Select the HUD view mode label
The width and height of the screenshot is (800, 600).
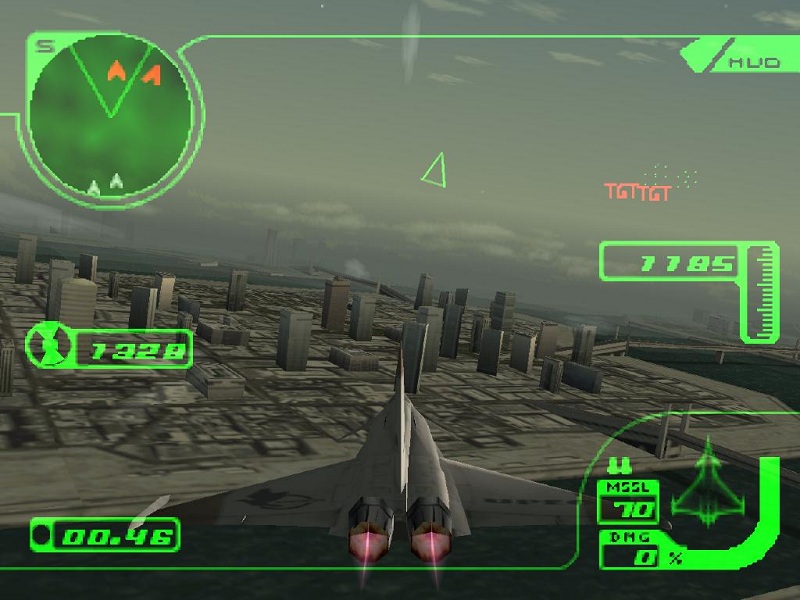coord(754,62)
